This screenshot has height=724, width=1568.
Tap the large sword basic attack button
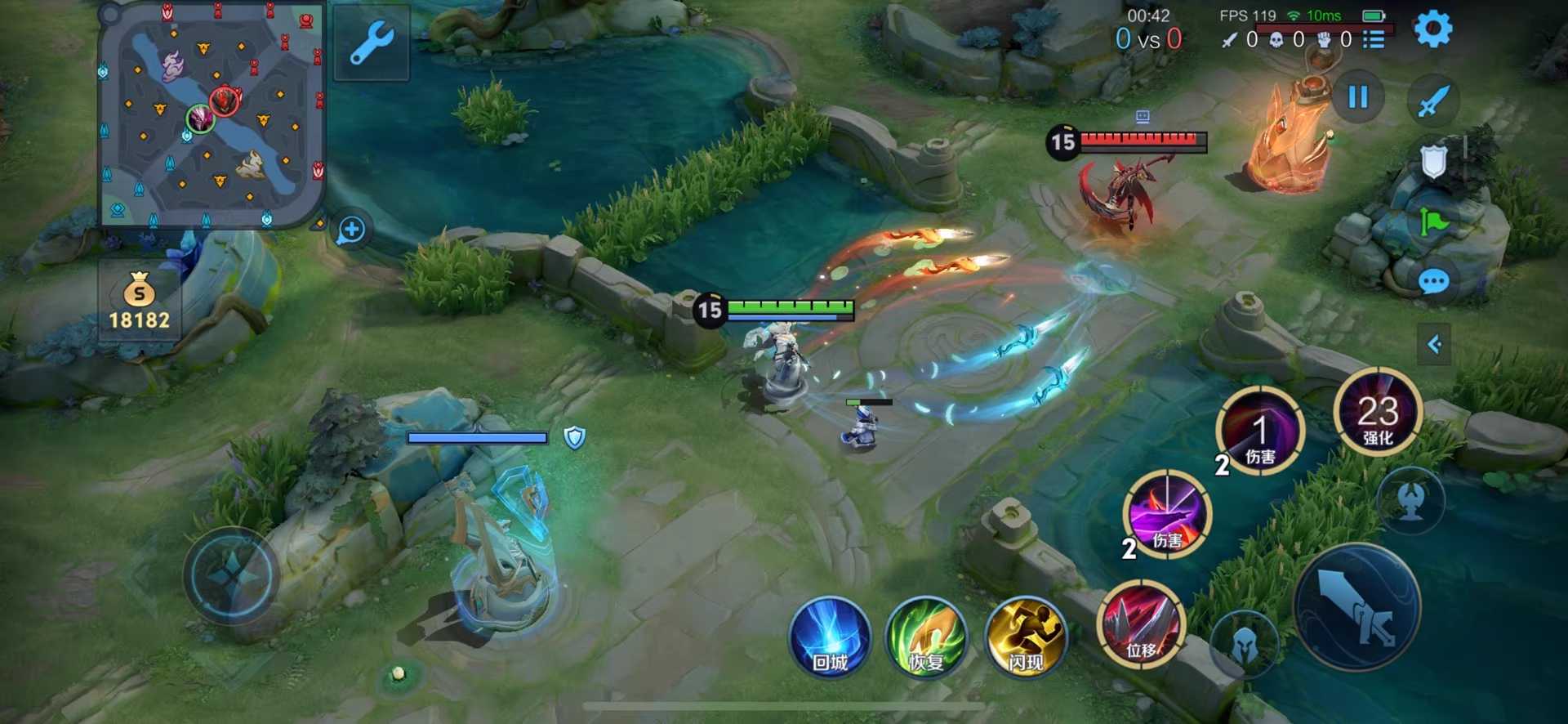[1357, 608]
